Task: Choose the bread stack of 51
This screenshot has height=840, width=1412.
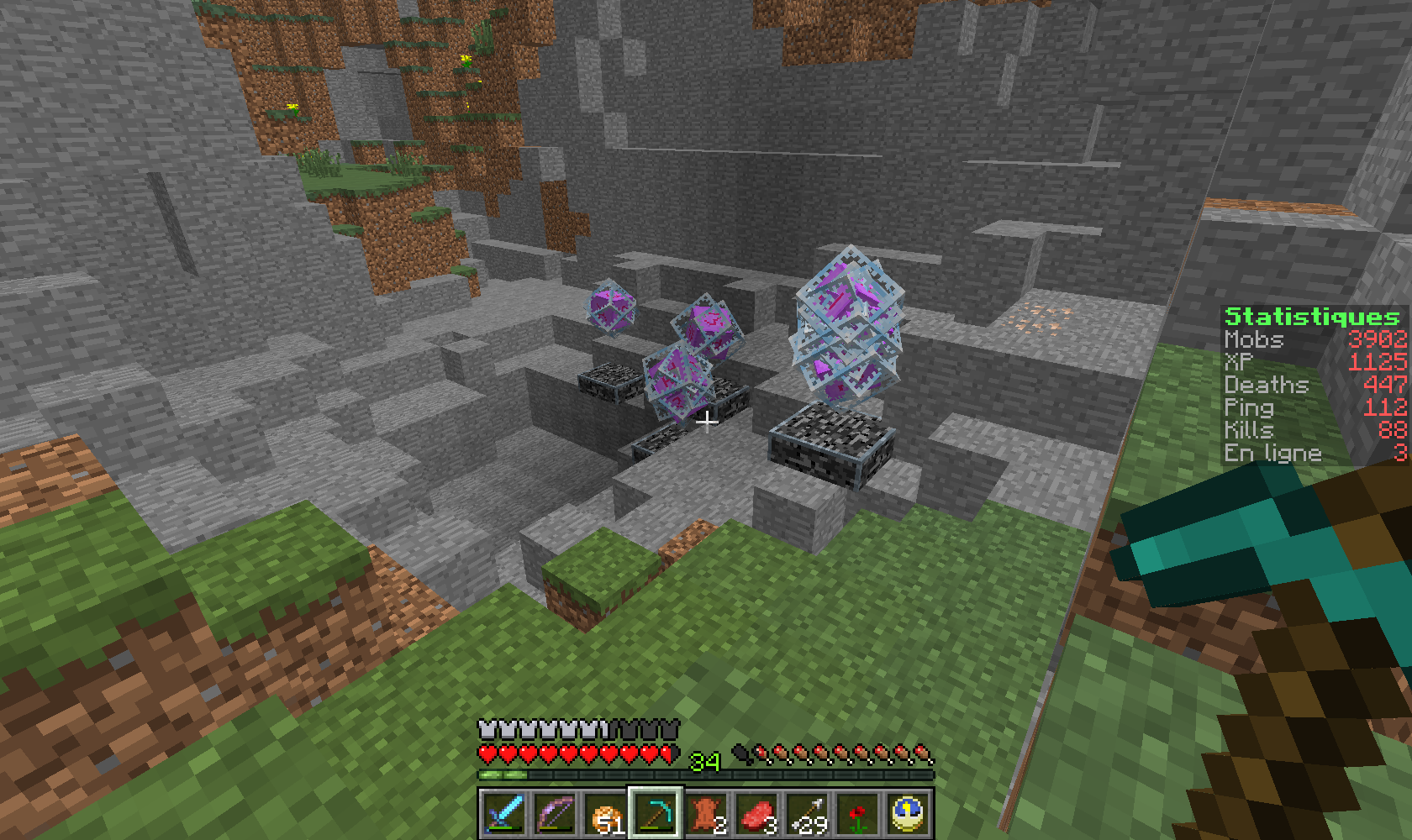Action: click(x=605, y=813)
